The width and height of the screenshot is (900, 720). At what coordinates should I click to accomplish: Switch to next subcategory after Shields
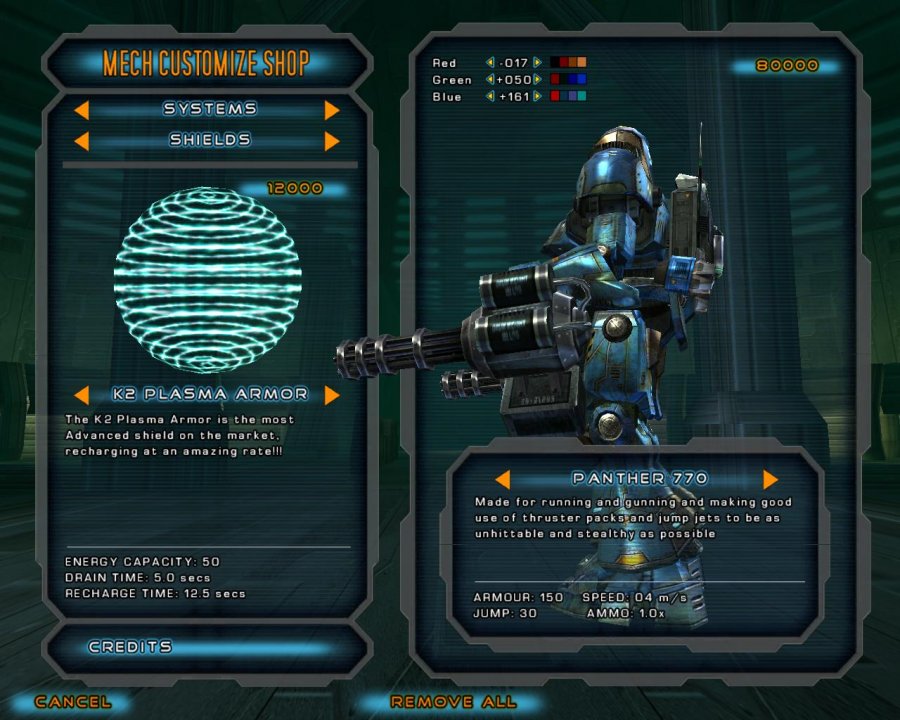pyautogui.click(x=332, y=141)
